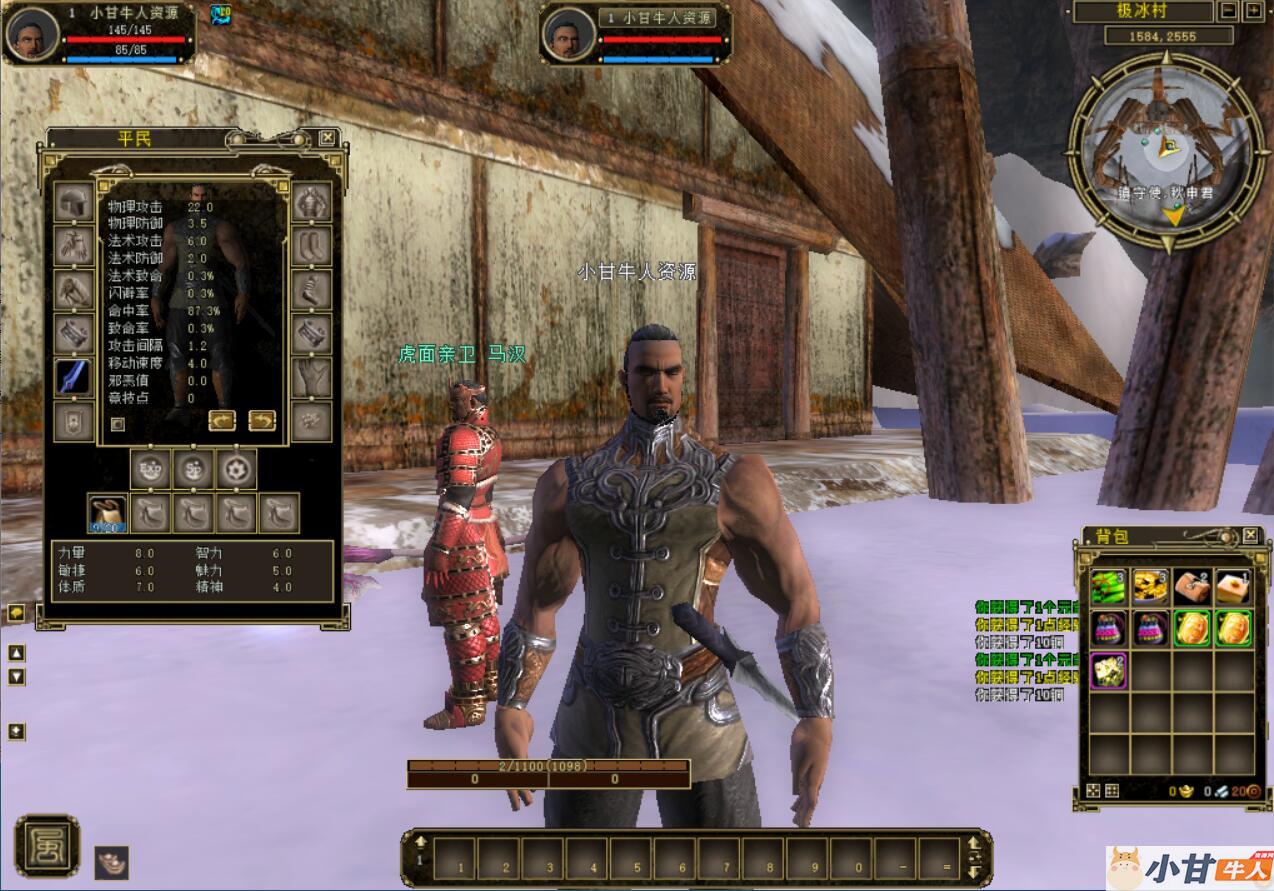
Task: Close the 背包 backpack window
Action: tap(1250, 536)
